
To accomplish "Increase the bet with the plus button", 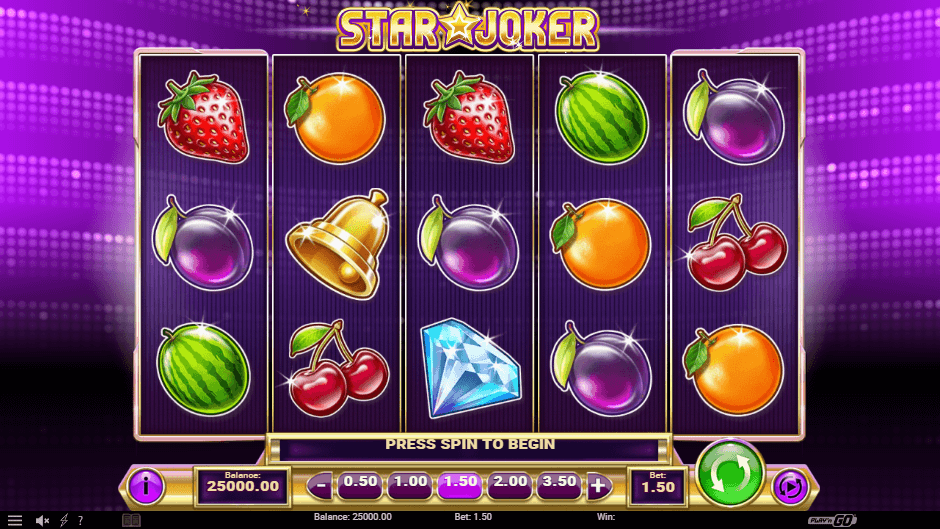I will pos(598,486).
